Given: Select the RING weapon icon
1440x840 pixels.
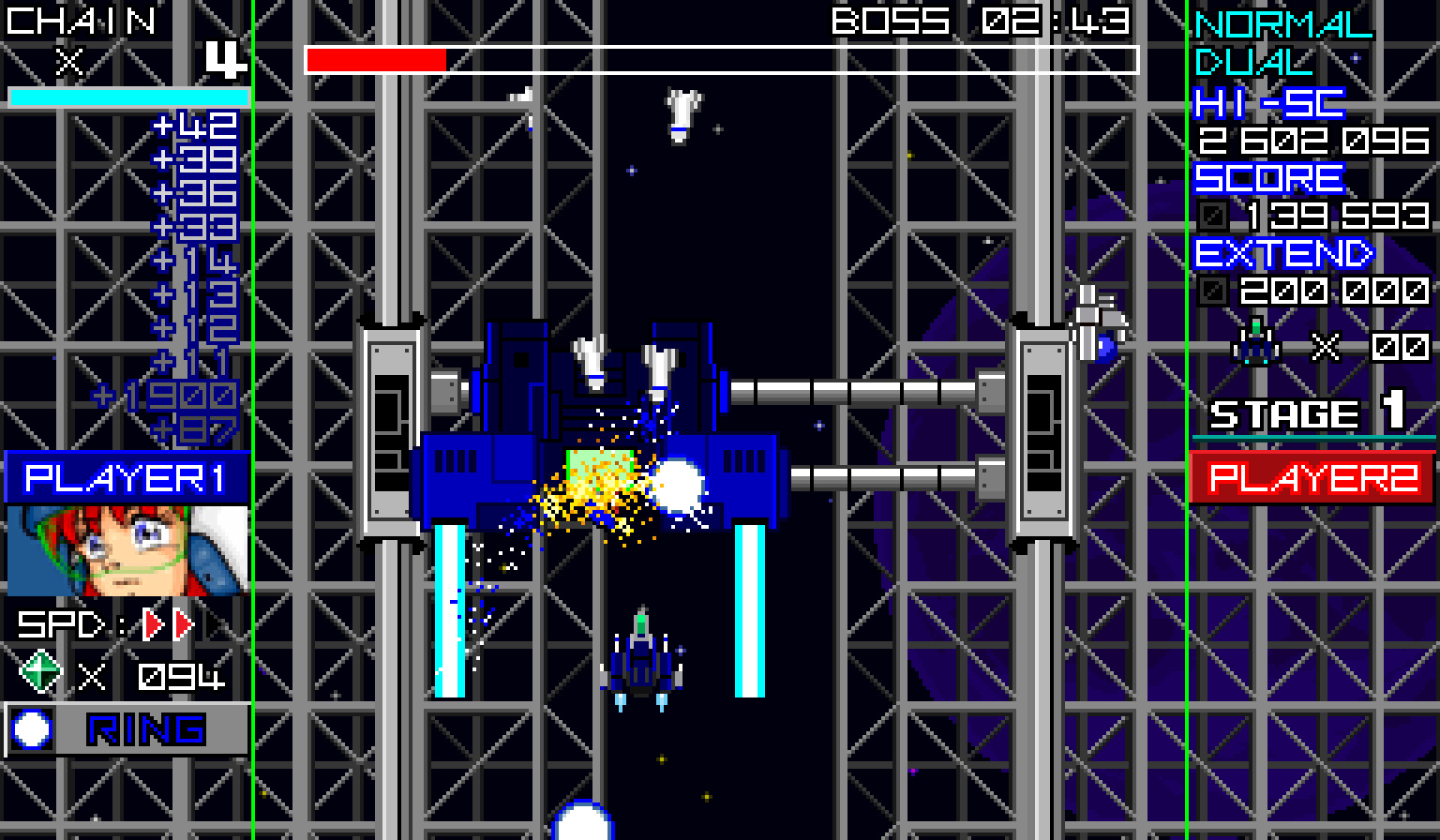Looking at the screenshot, I should pyautogui.click(x=142, y=730).
